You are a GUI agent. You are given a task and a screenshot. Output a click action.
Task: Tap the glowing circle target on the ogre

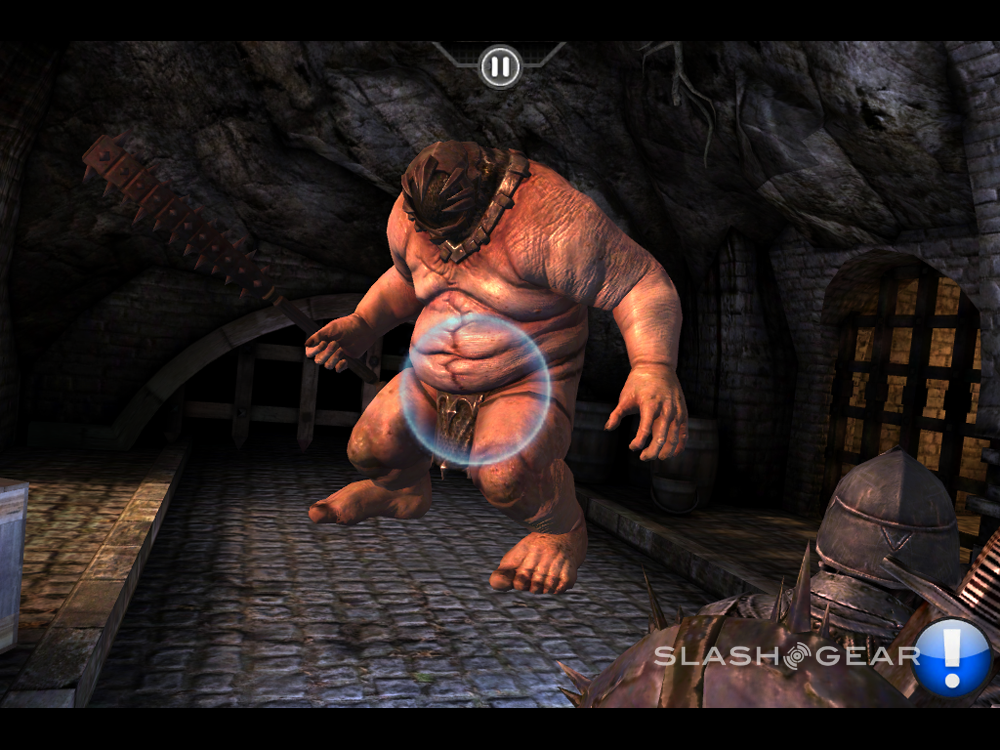tap(474, 390)
